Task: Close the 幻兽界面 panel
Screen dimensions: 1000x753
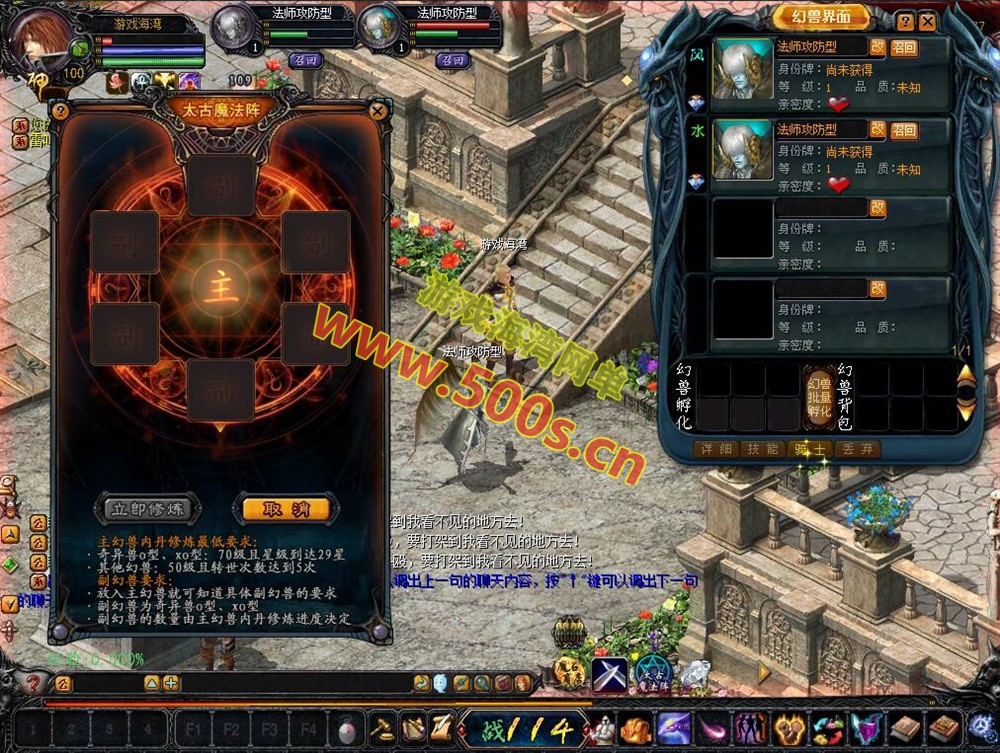Action: pyautogui.click(x=928, y=21)
